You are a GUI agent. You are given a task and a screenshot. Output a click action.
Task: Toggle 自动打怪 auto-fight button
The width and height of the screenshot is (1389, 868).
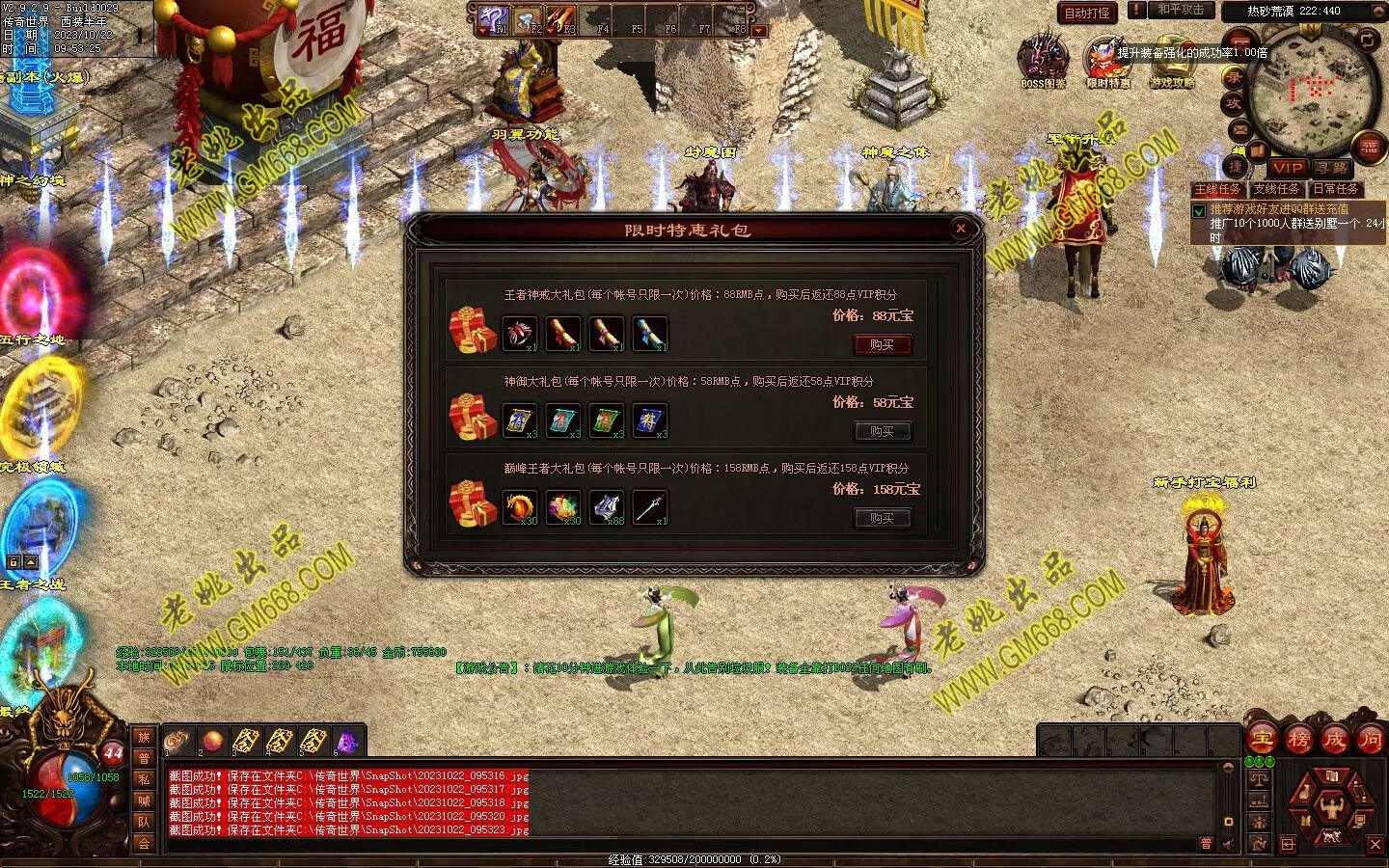(1087, 13)
